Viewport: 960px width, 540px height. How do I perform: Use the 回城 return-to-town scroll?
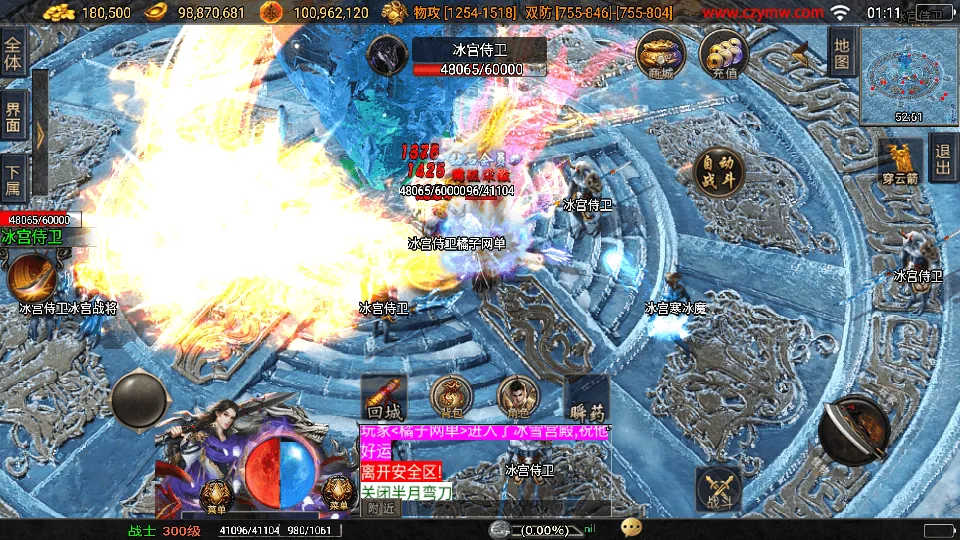tap(385, 397)
